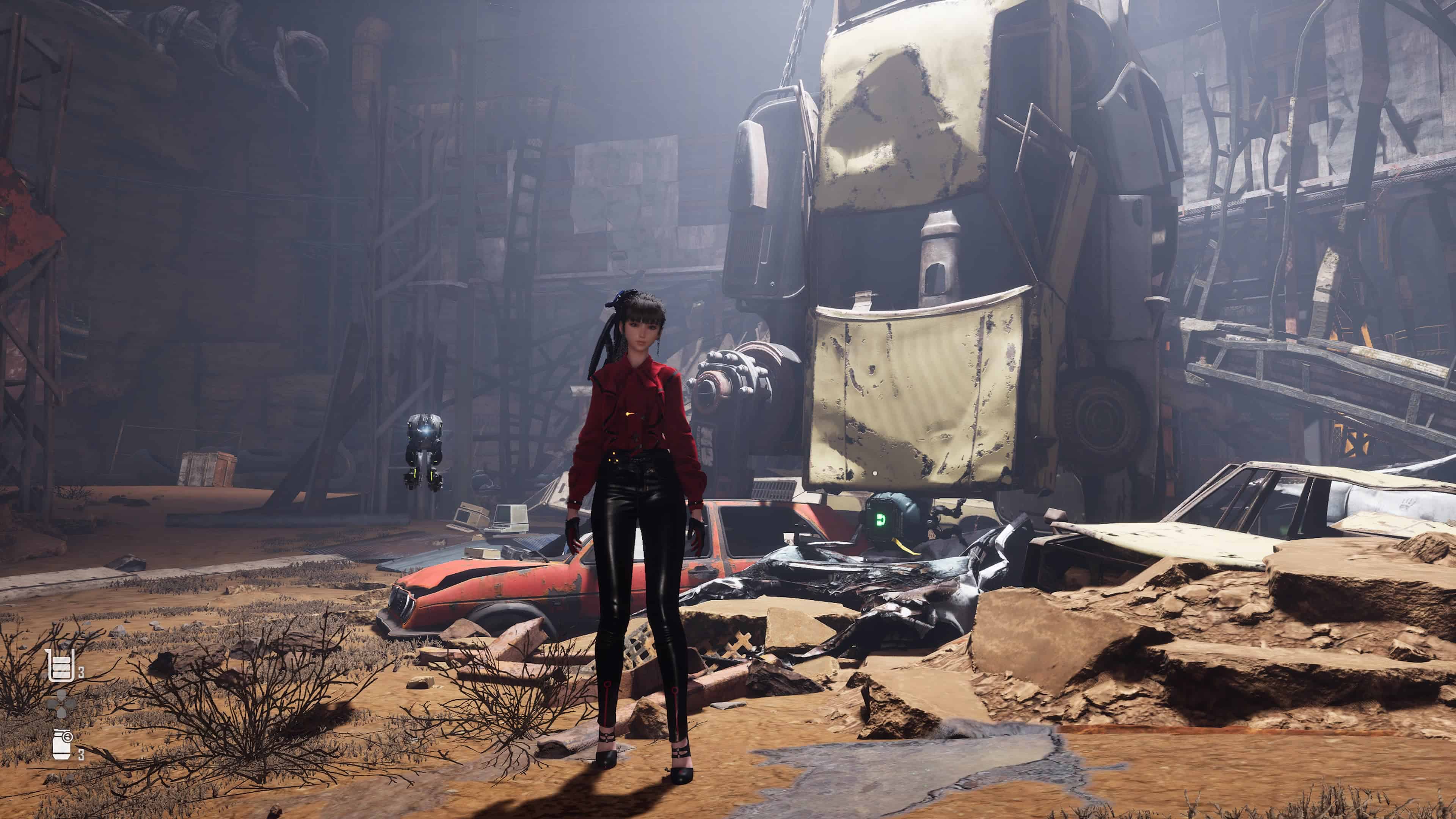1456x819 pixels.
Task: Click the count label next to the potion icon
Action: (x=81, y=673)
